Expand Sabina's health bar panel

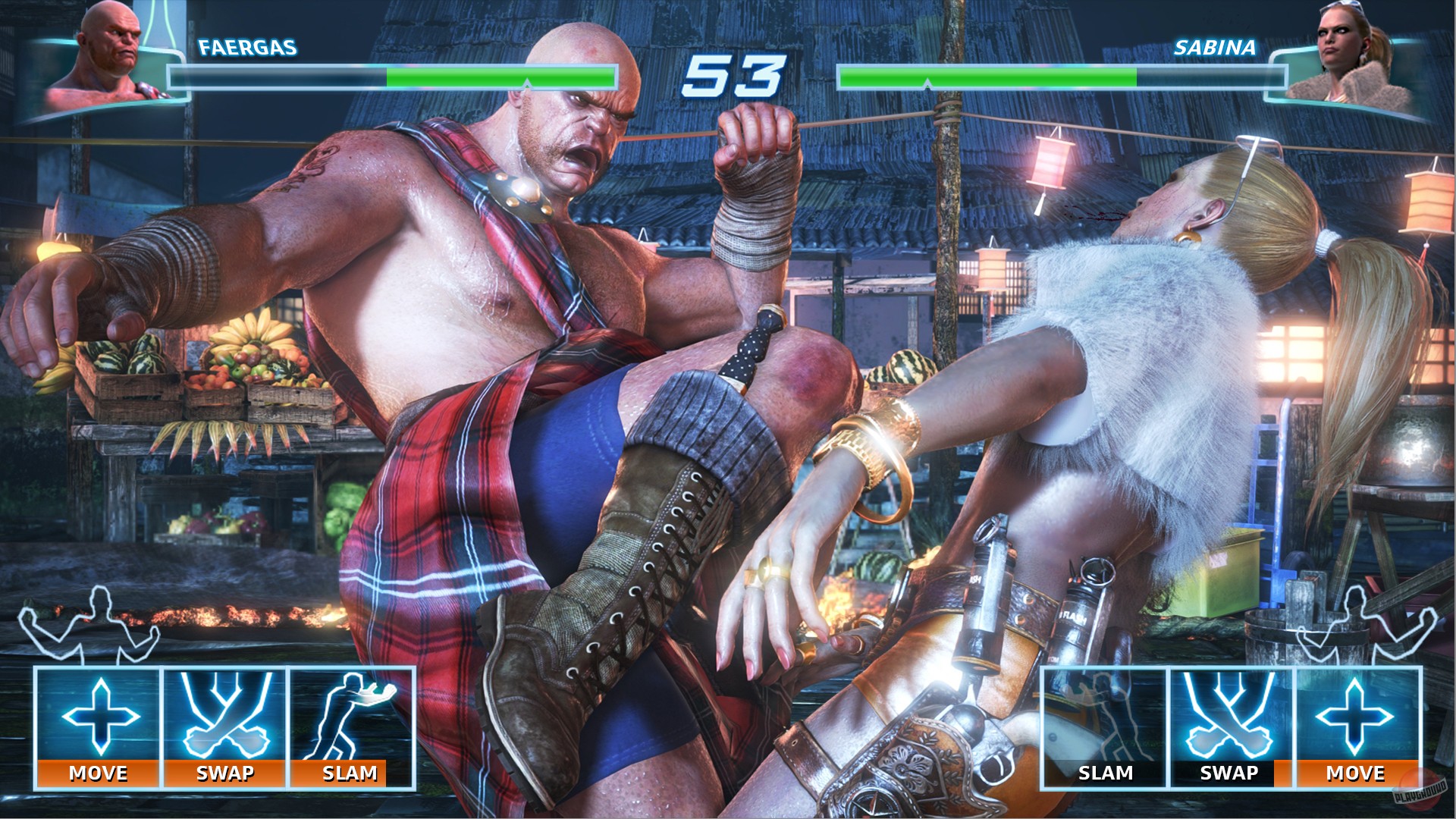pos(1062,76)
